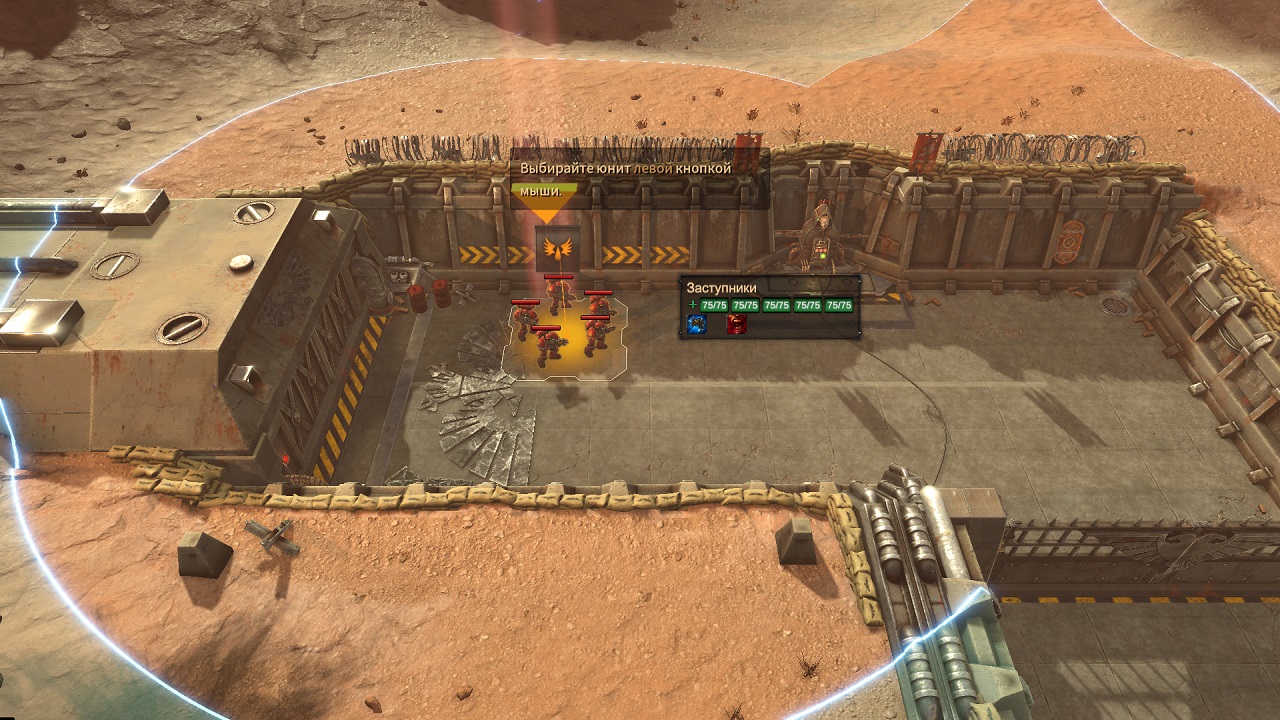
Task: Click the winged emblem badge above the squad
Action: pos(557,247)
